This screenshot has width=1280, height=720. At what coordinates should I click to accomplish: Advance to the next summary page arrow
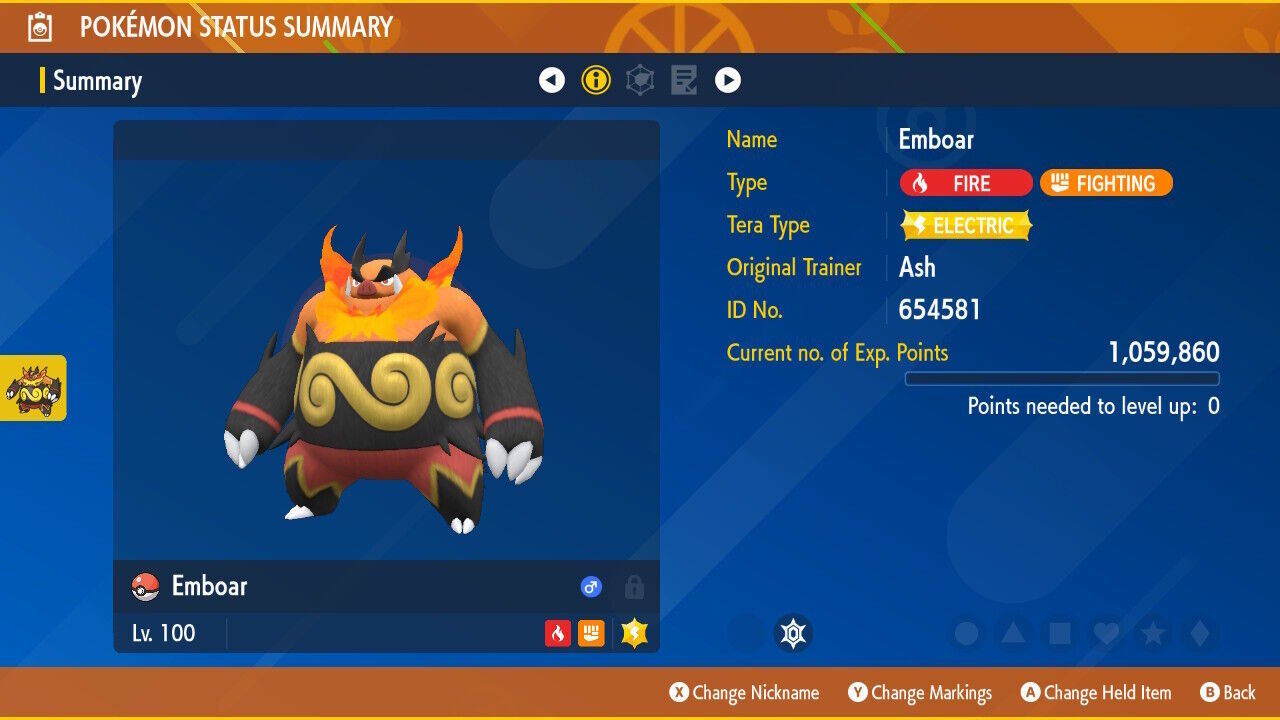[x=729, y=79]
